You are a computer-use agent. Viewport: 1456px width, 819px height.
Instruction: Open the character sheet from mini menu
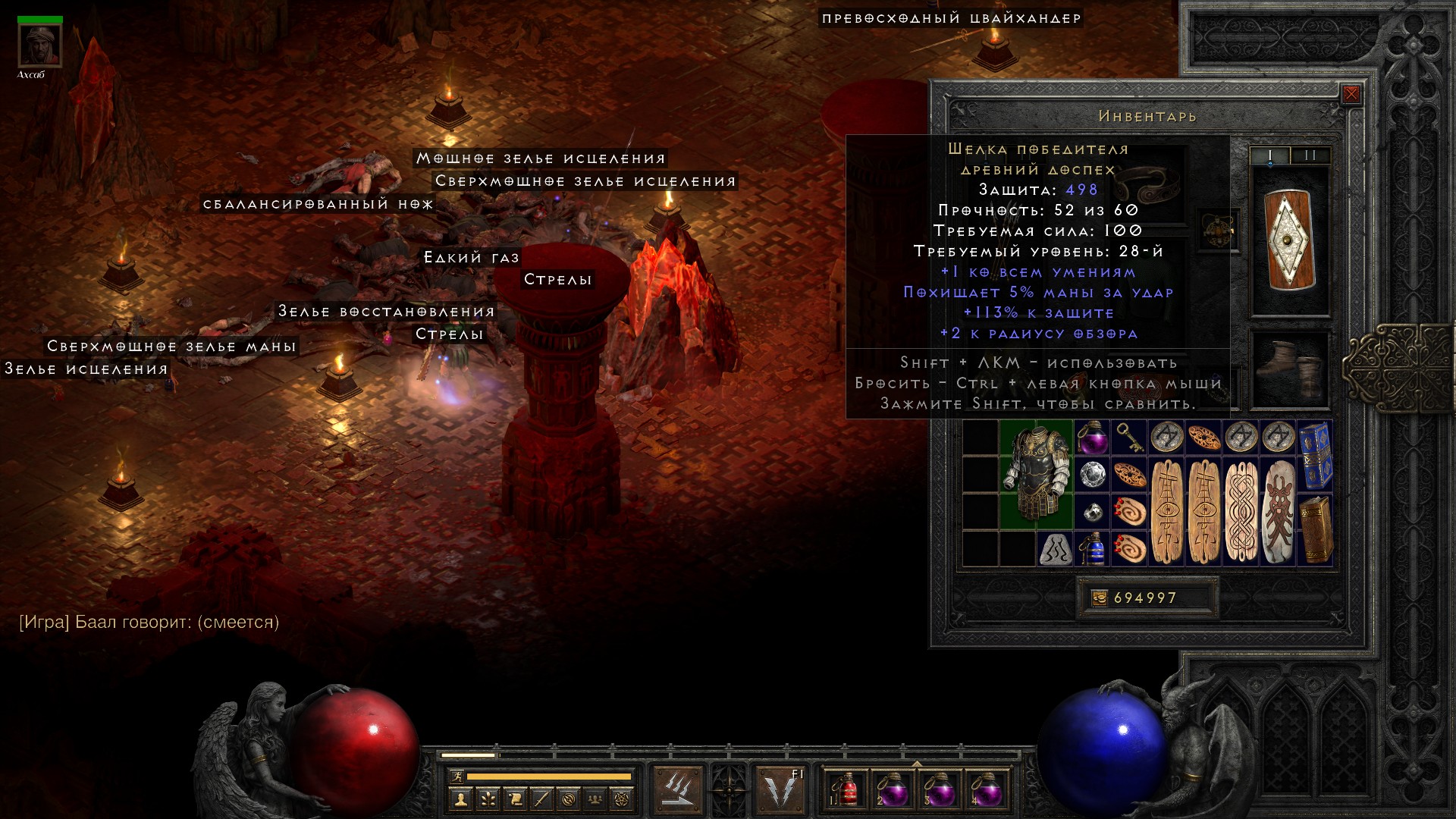click(x=460, y=799)
